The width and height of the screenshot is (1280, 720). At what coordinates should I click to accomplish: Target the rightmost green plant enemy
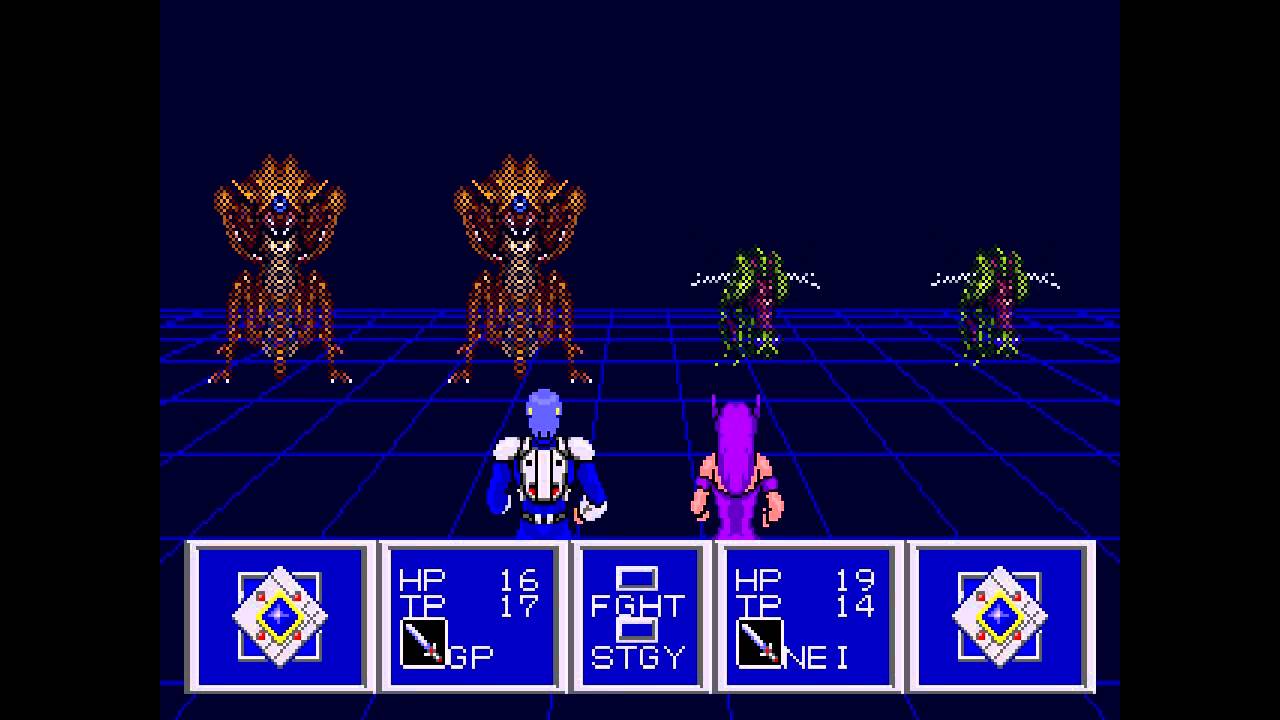click(x=990, y=300)
